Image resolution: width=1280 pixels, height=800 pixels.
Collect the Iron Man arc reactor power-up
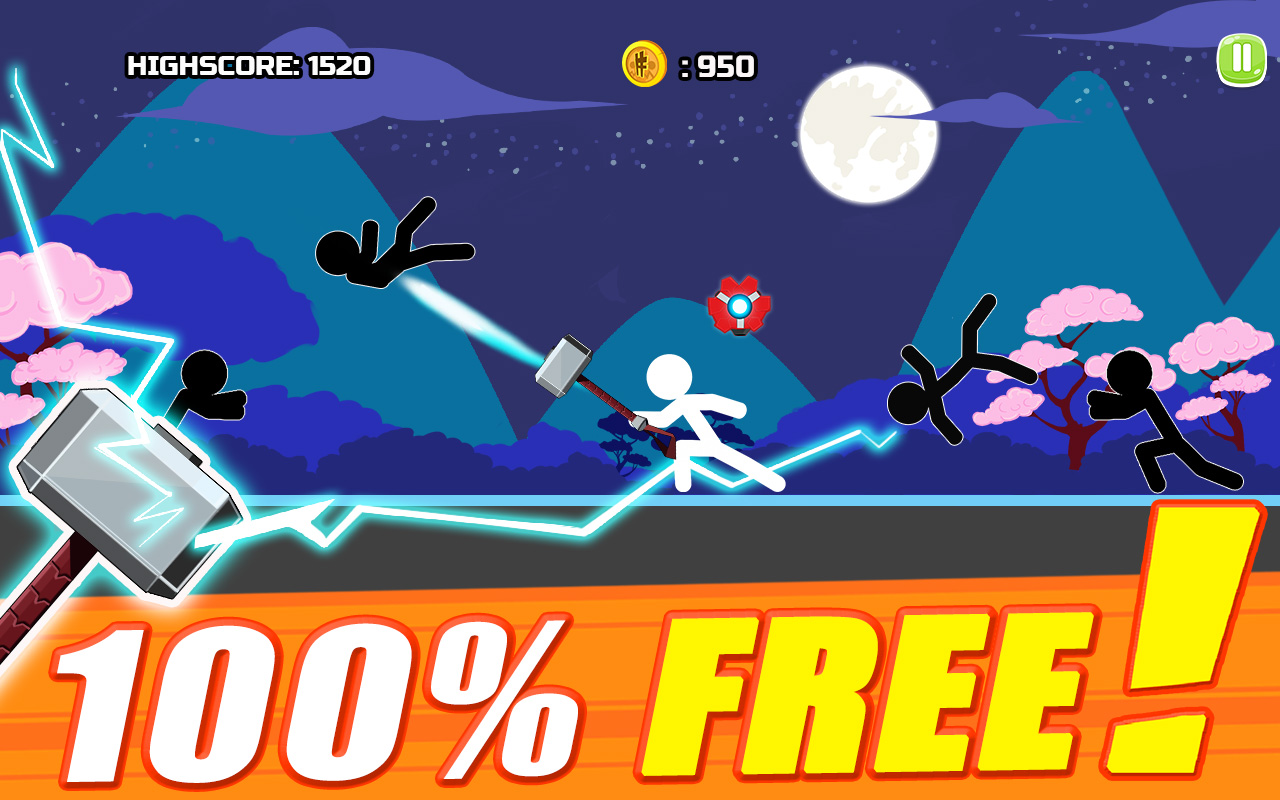(737, 305)
